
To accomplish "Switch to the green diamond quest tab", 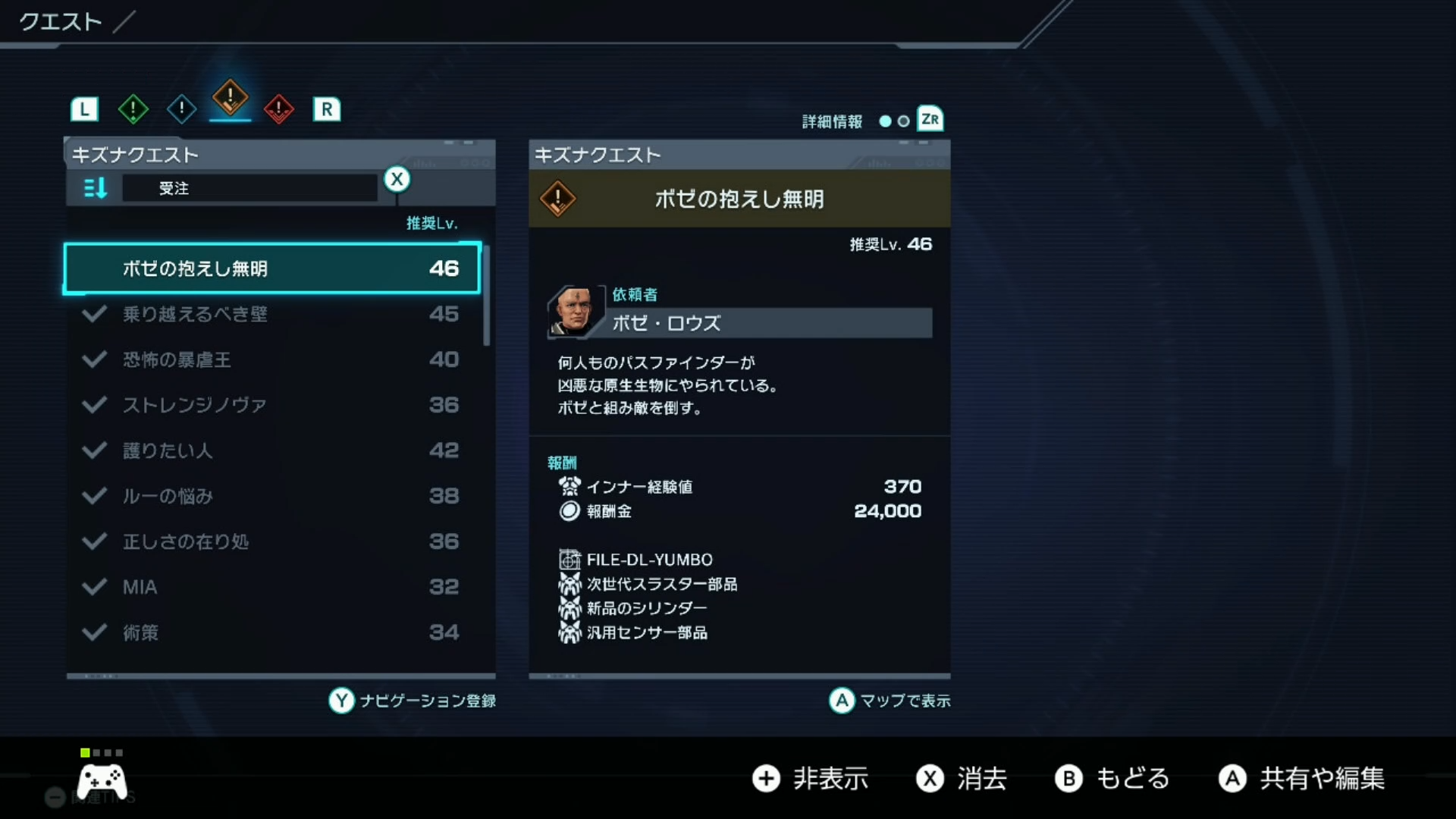I will pyautogui.click(x=133, y=109).
